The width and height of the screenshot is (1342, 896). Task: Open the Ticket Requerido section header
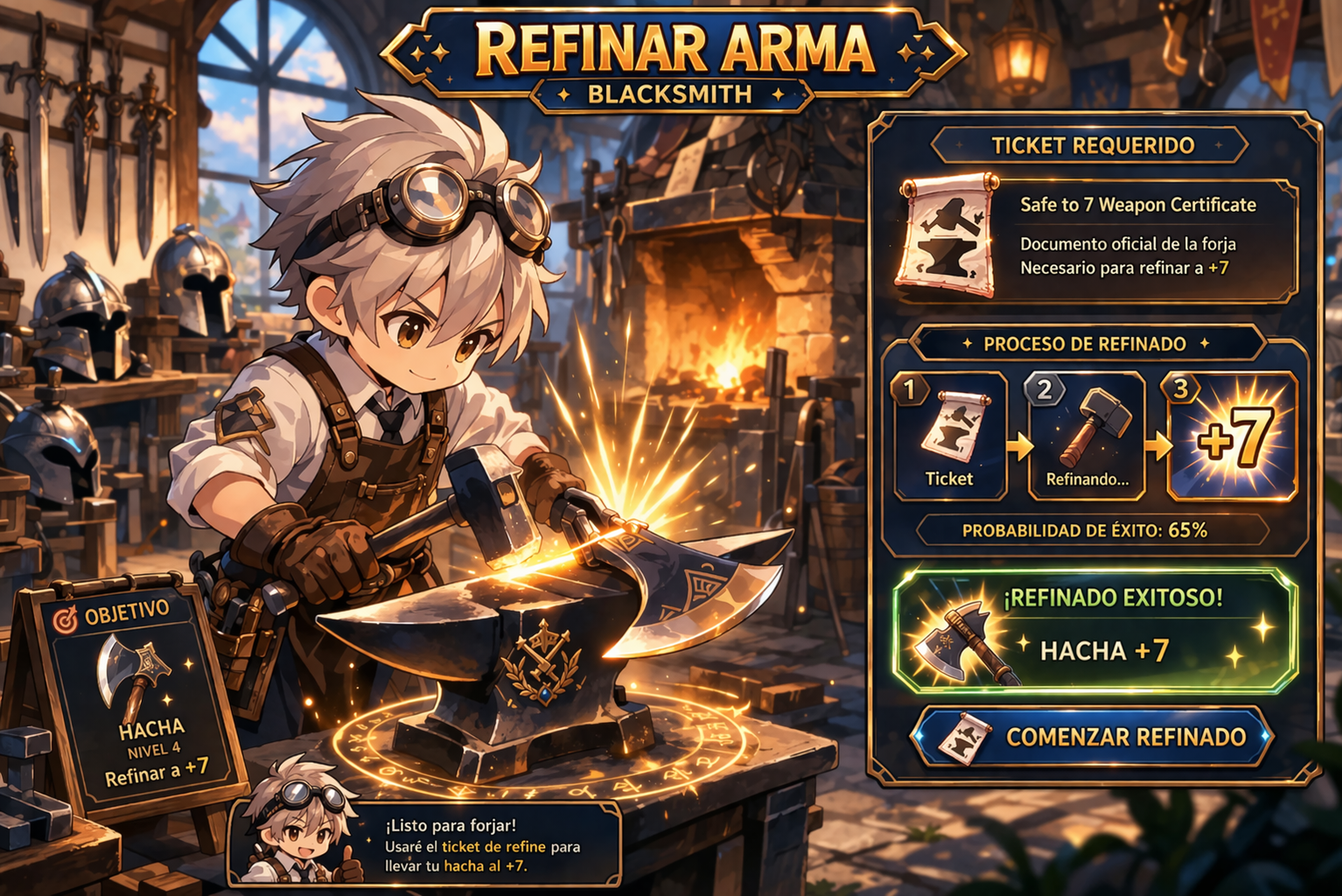[1093, 146]
